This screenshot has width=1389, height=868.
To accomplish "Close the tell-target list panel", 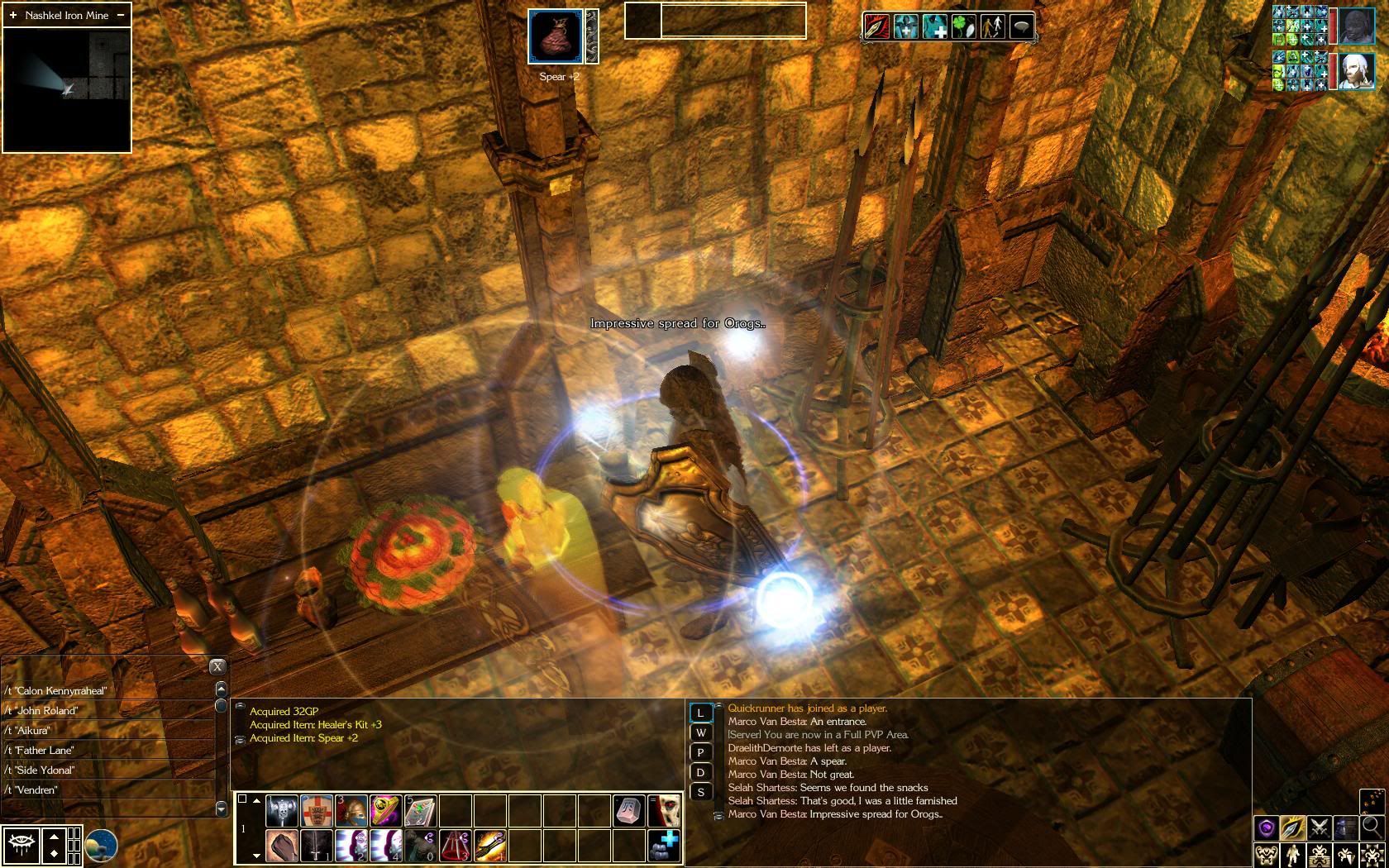I will [217, 666].
